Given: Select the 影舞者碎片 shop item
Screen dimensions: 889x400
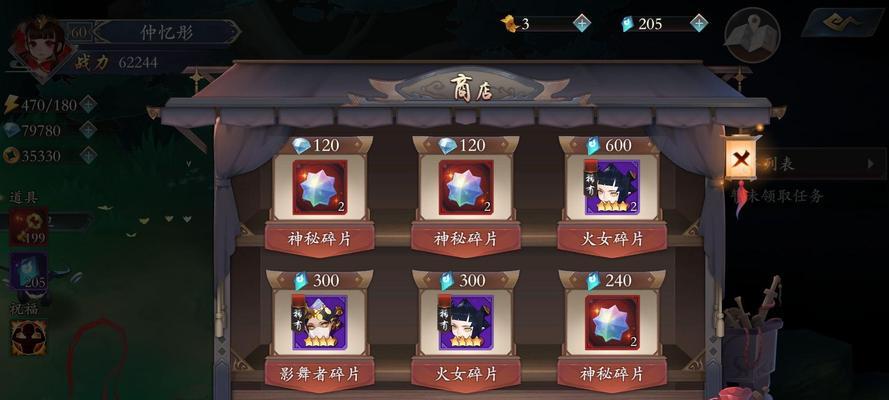Looking at the screenshot, I should 319,322.
